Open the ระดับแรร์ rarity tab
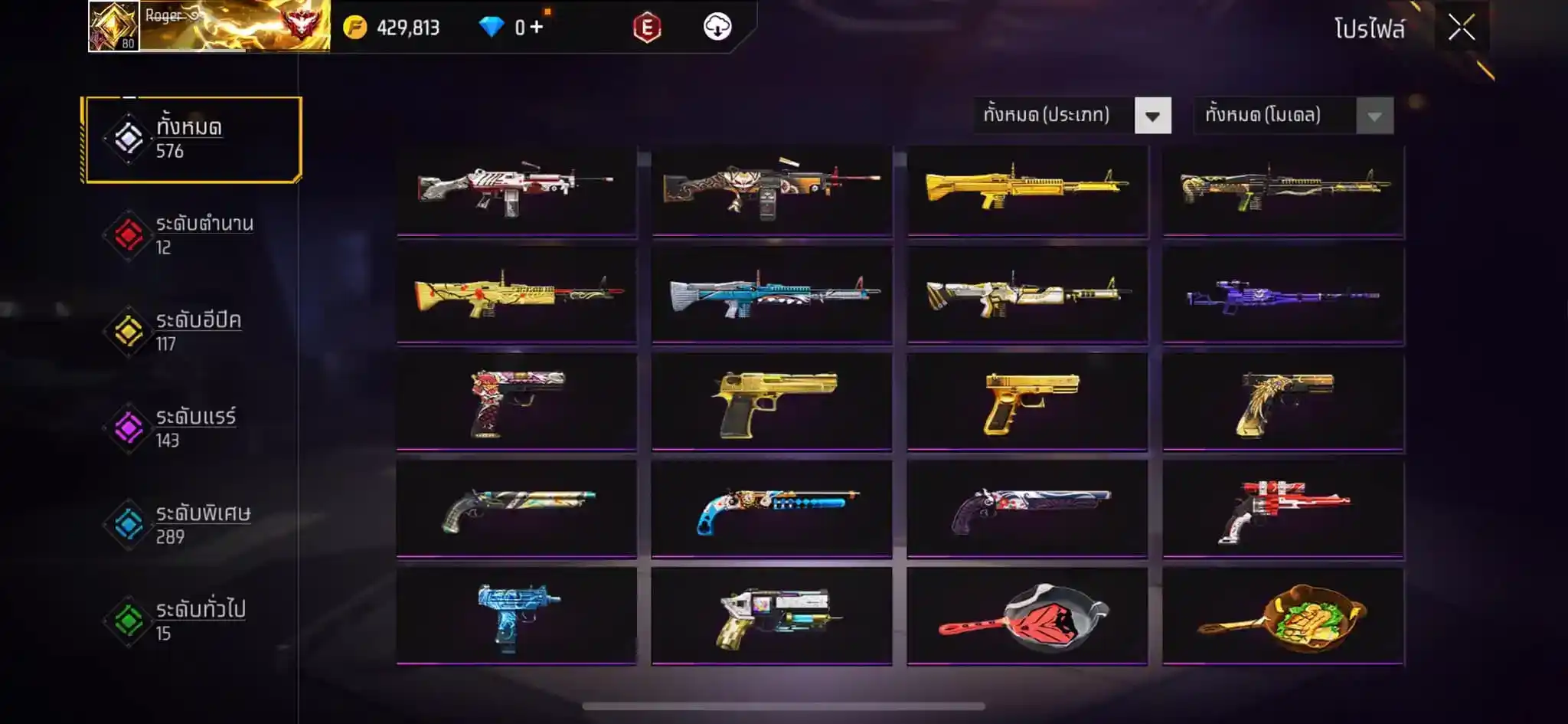 (x=192, y=428)
